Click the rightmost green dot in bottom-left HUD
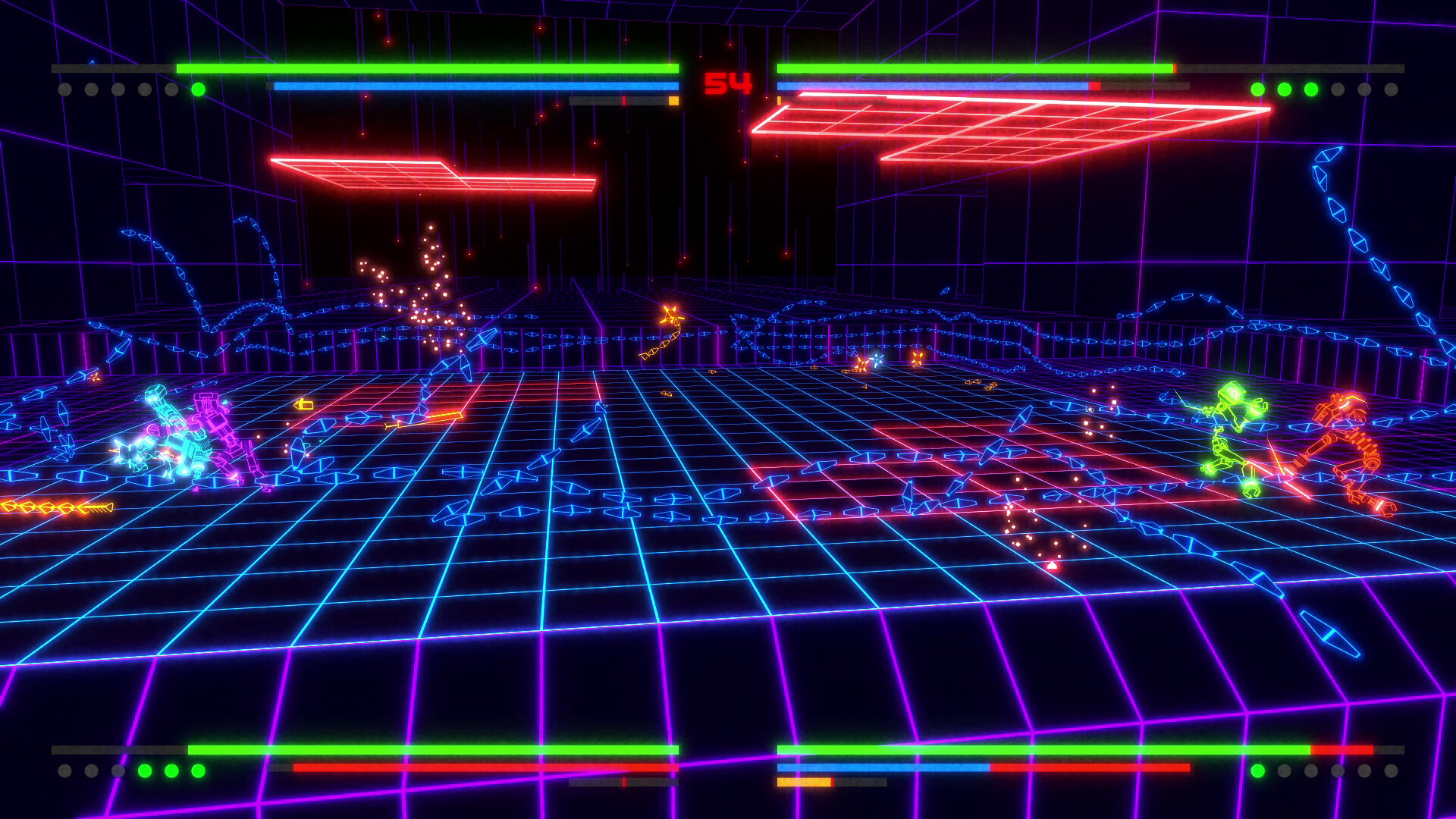 pyautogui.click(x=198, y=770)
